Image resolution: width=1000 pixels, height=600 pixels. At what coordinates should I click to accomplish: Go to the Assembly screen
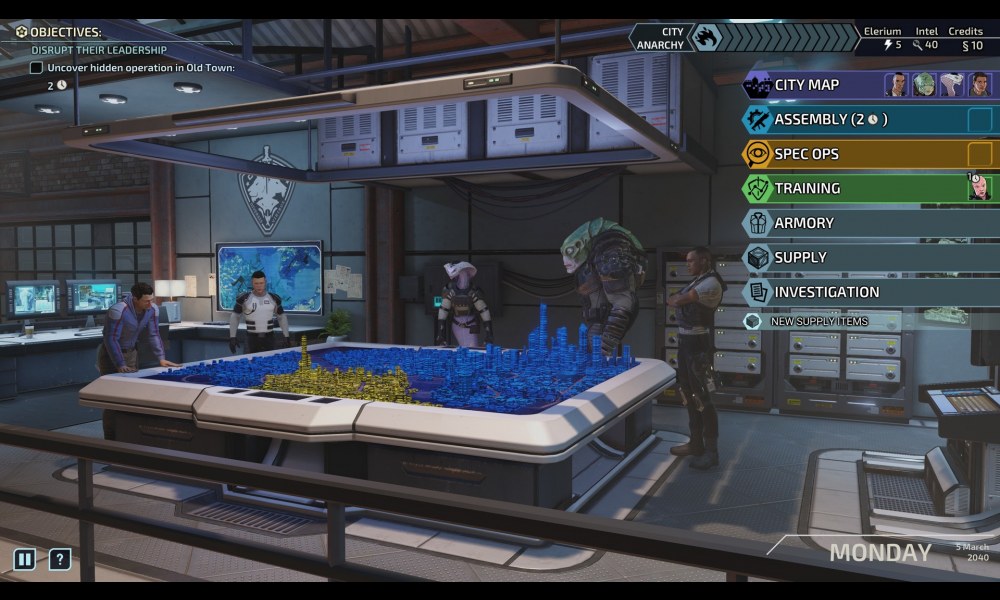[x=830, y=120]
